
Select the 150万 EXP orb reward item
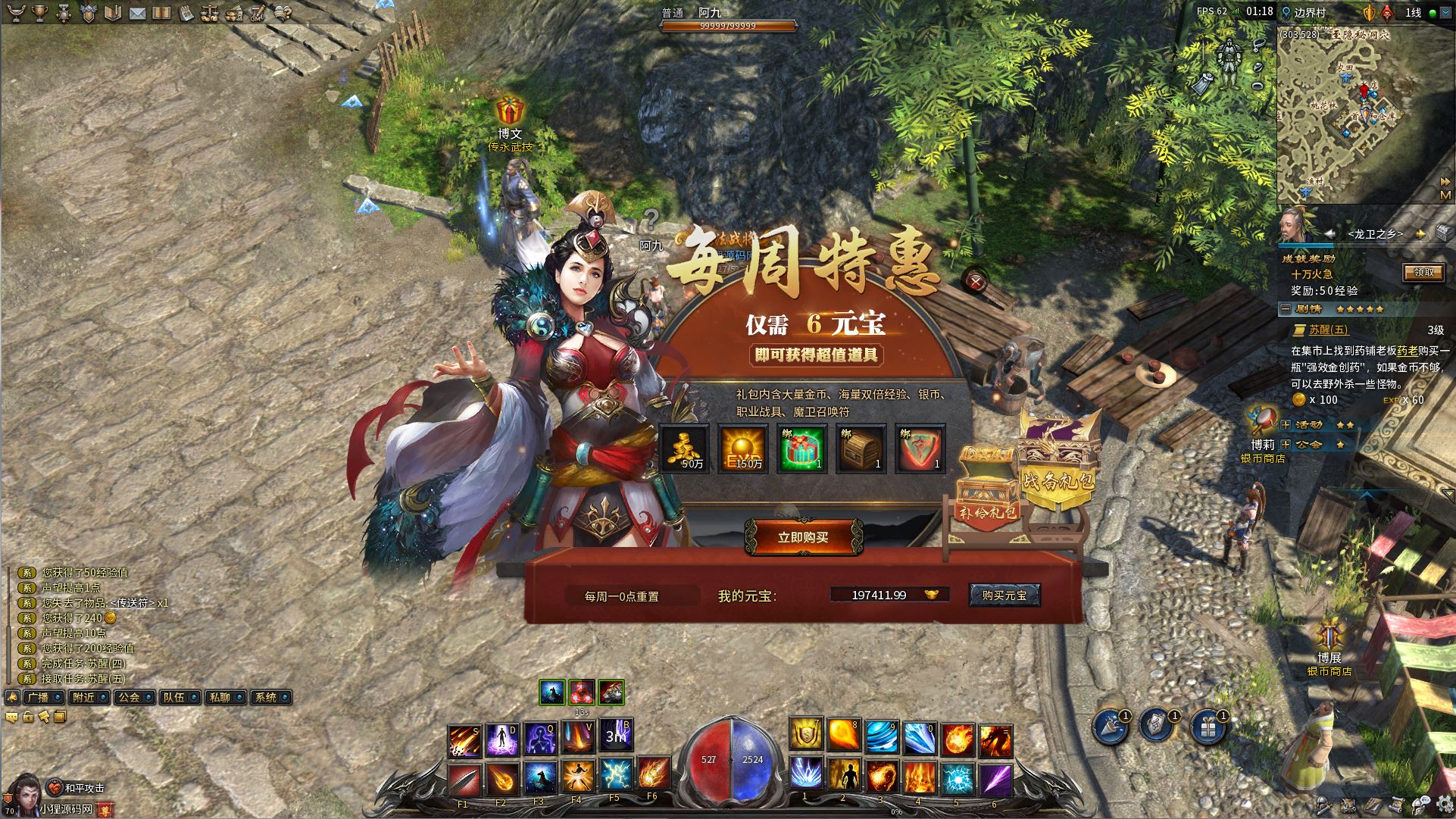click(743, 449)
